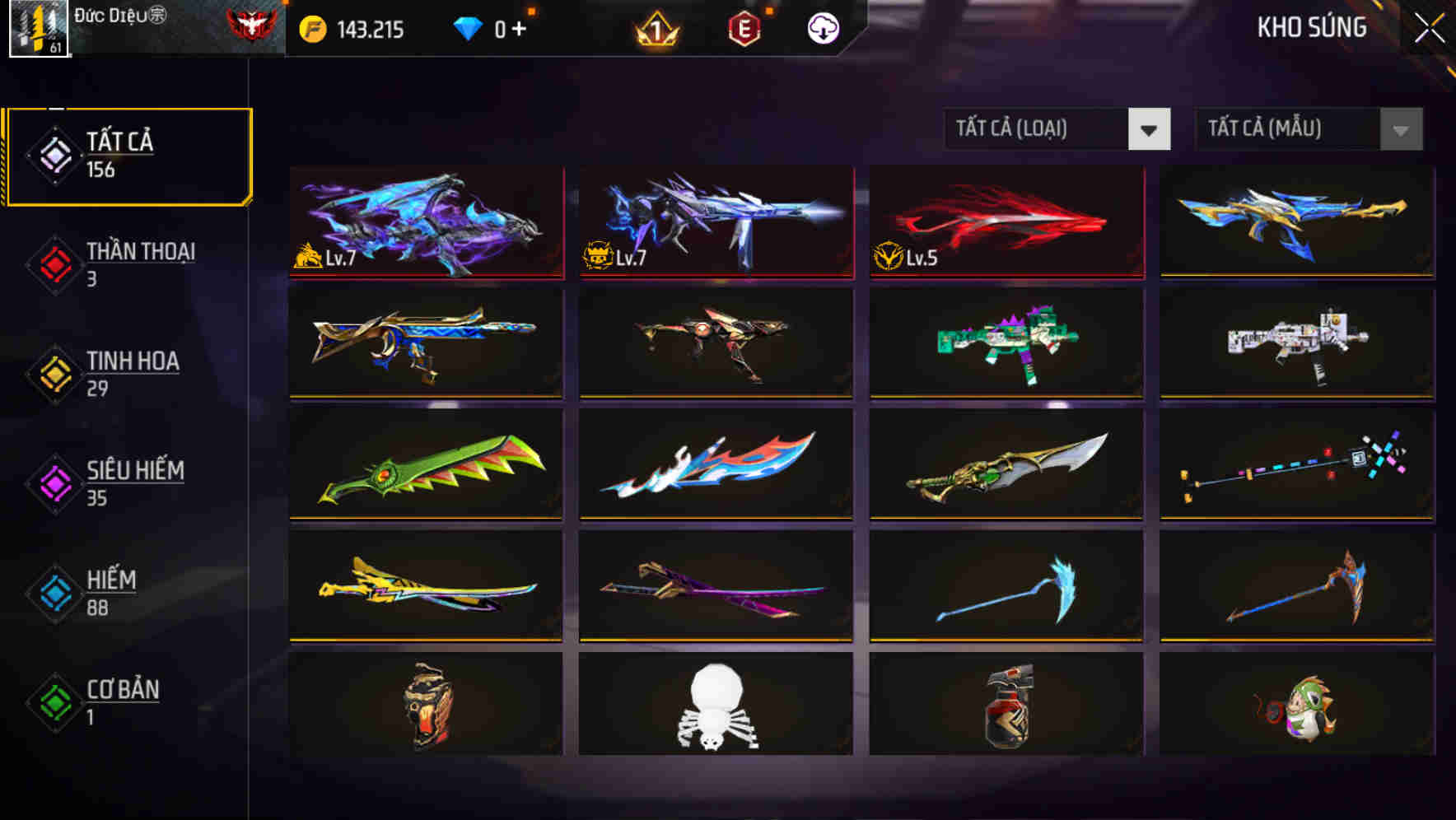Click the rank badge showing number 1
The height and width of the screenshot is (820, 1456).
[658, 27]
